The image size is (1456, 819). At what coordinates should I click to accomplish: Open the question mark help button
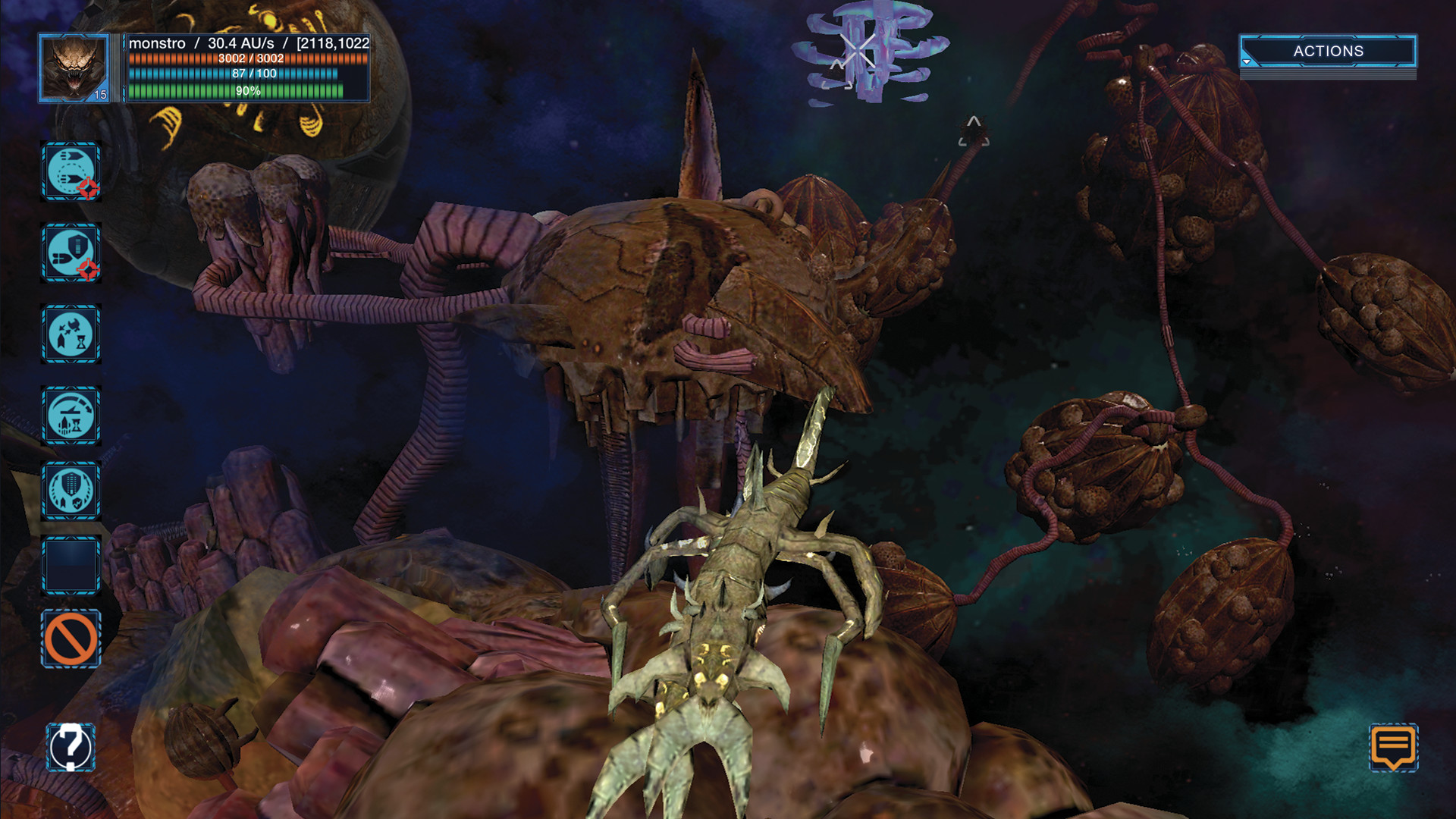(x=71, y=748)
